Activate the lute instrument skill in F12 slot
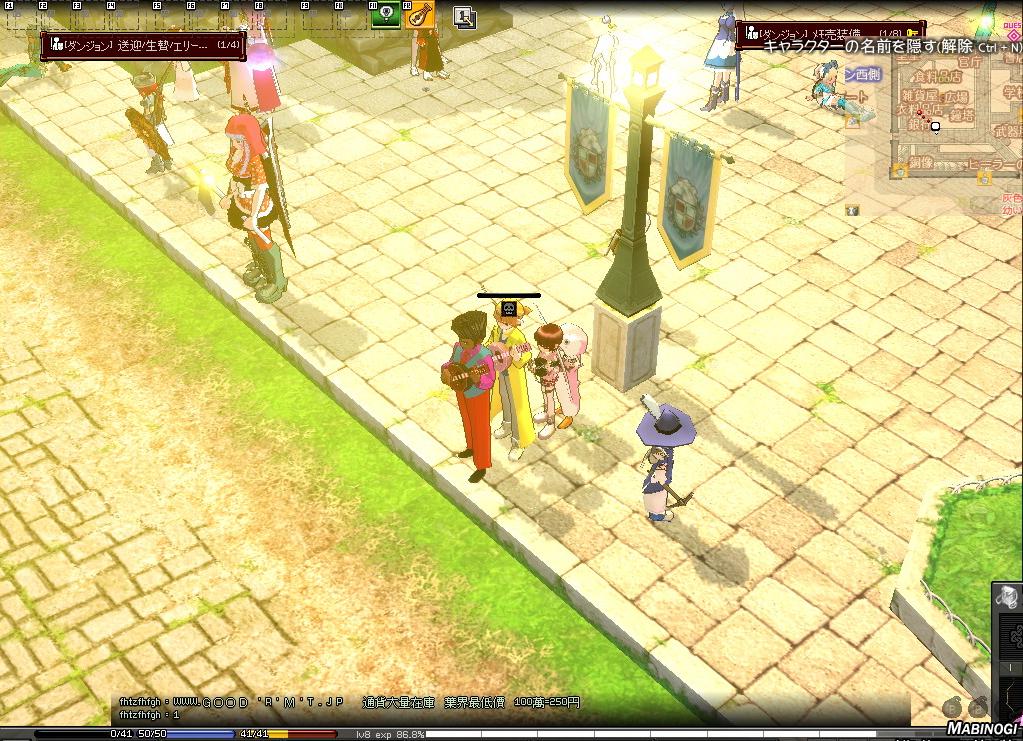 pyautogui.click(x=420, y=15)
